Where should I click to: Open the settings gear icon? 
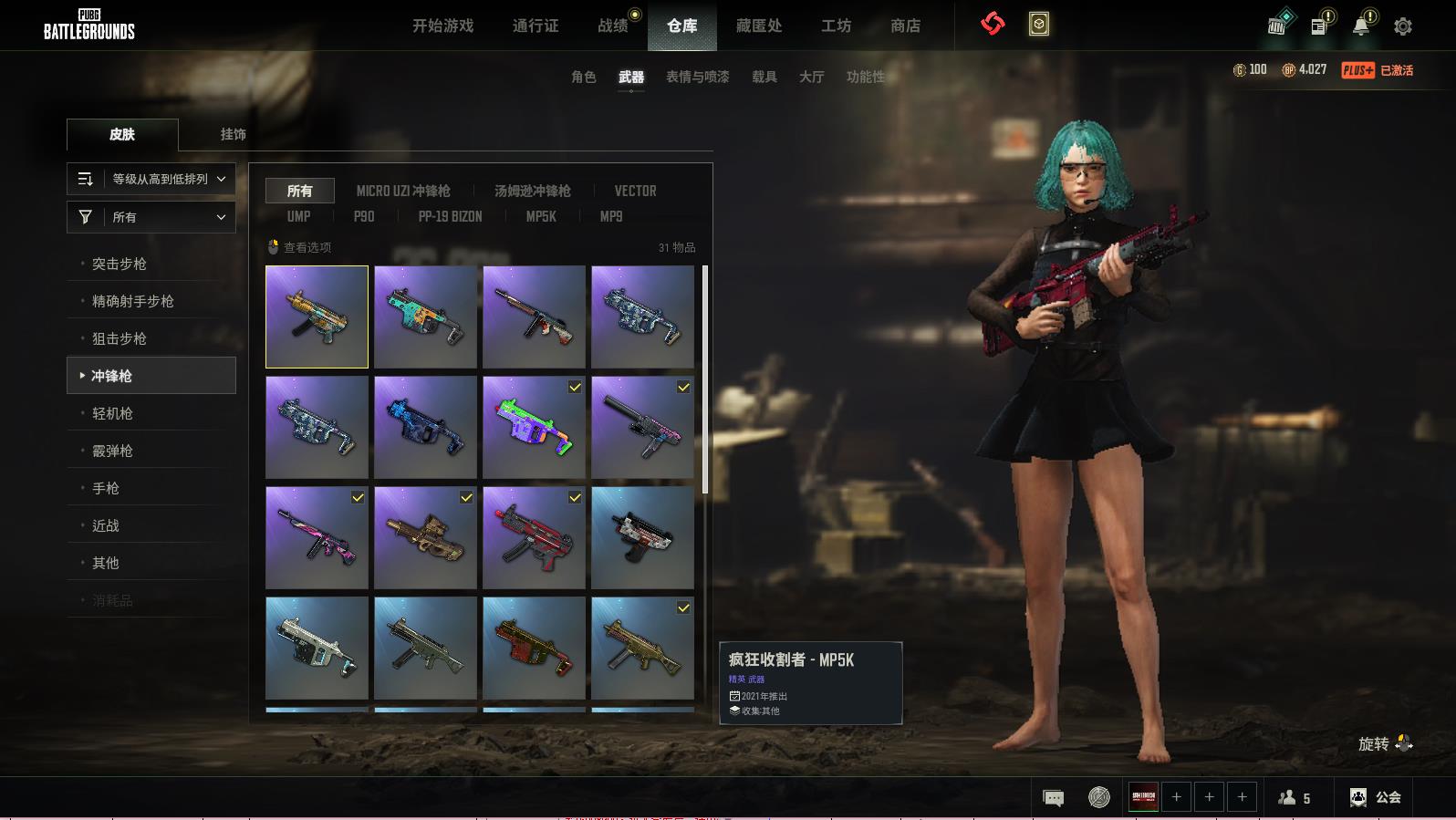pos(1403,26)
